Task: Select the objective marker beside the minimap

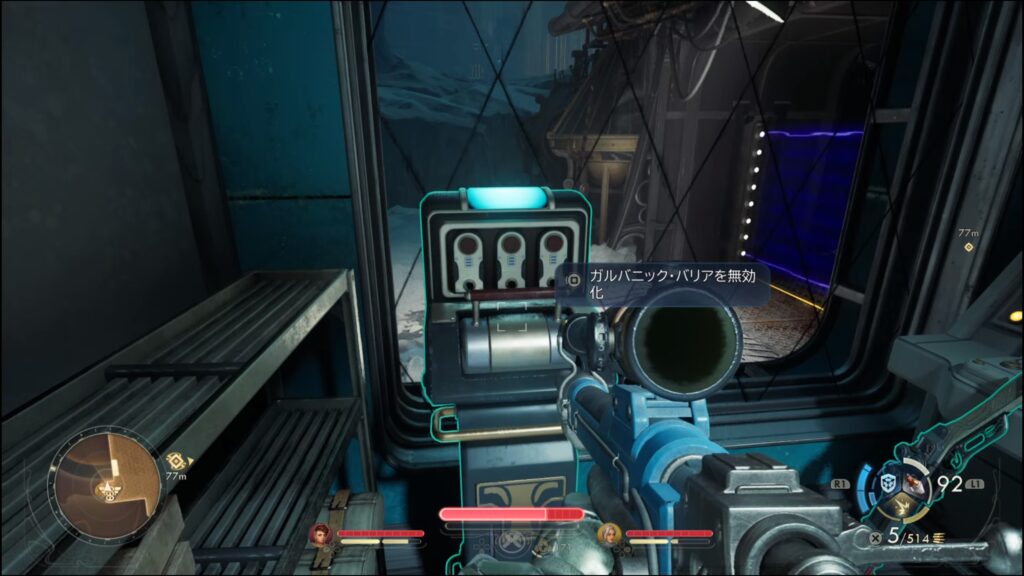Action: 176,460
